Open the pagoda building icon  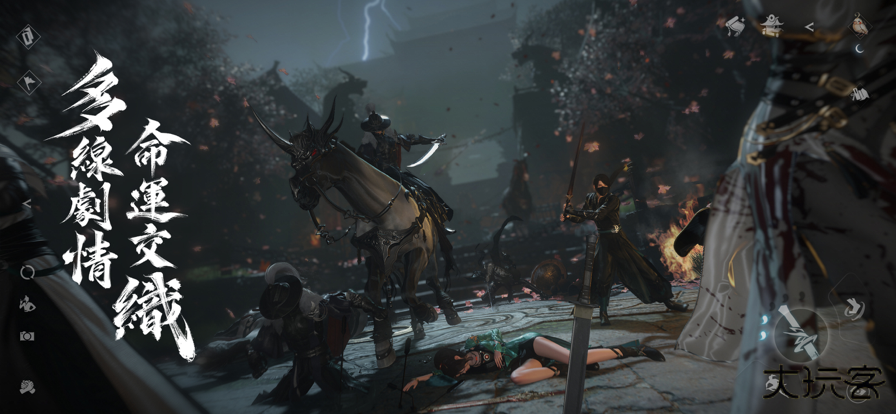click(x=771, y=25)
